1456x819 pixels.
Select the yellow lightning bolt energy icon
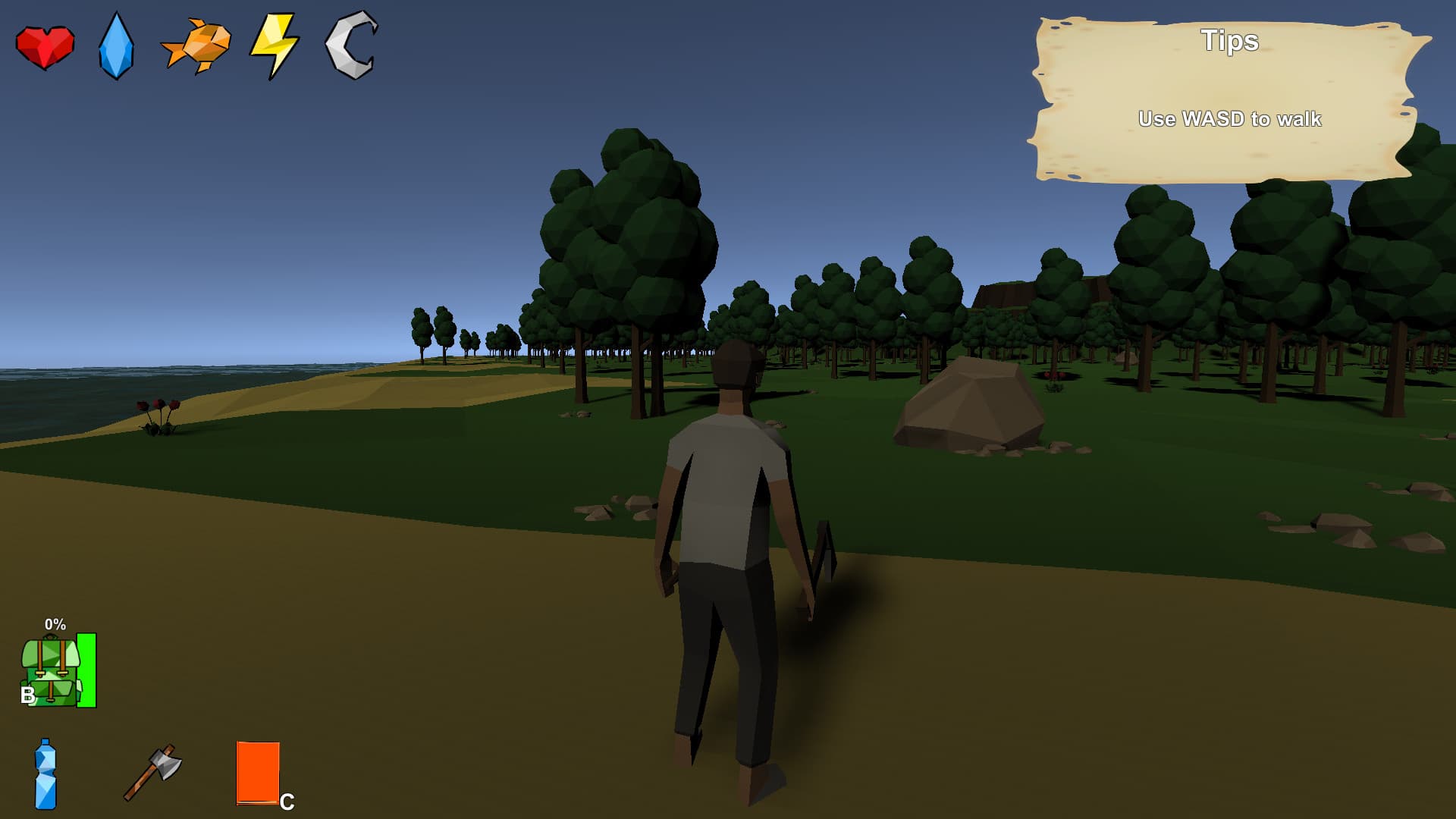tap(274, 45)
